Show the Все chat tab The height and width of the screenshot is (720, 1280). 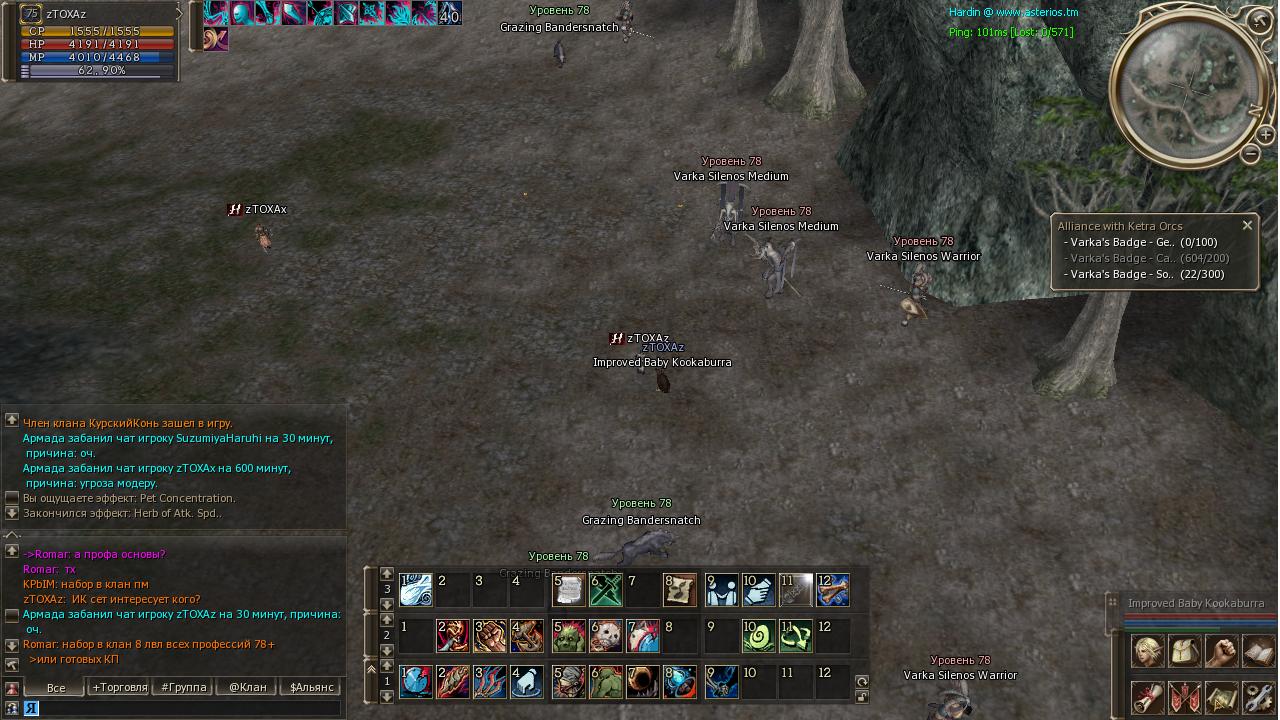55,687
